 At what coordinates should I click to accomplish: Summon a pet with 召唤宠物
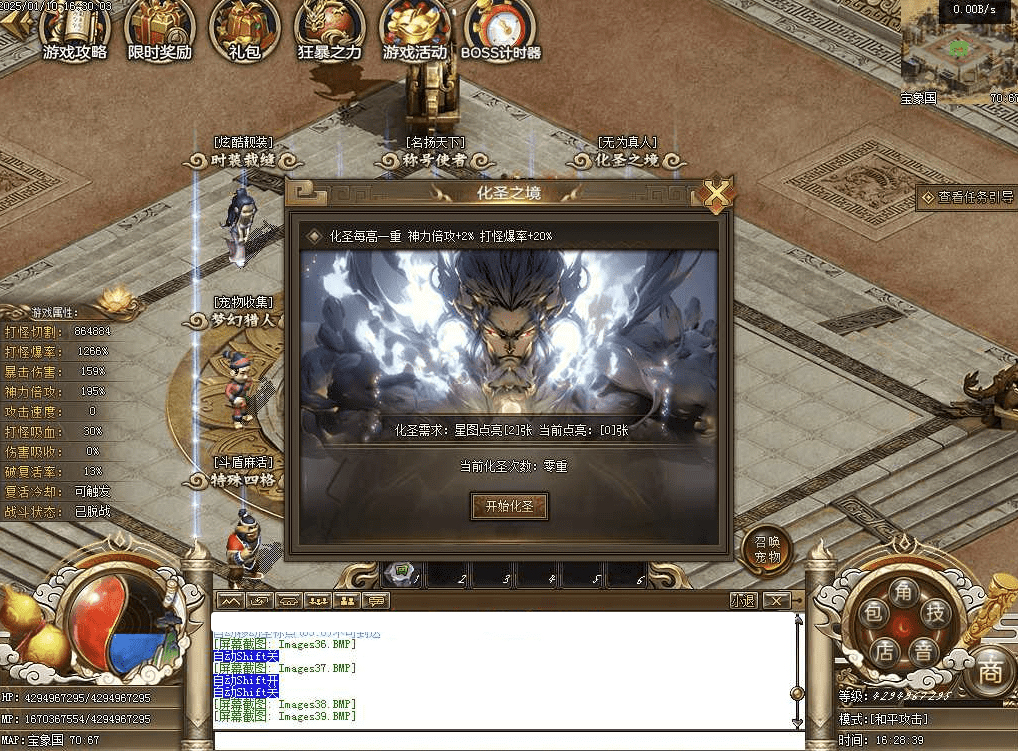click(767, 550)
